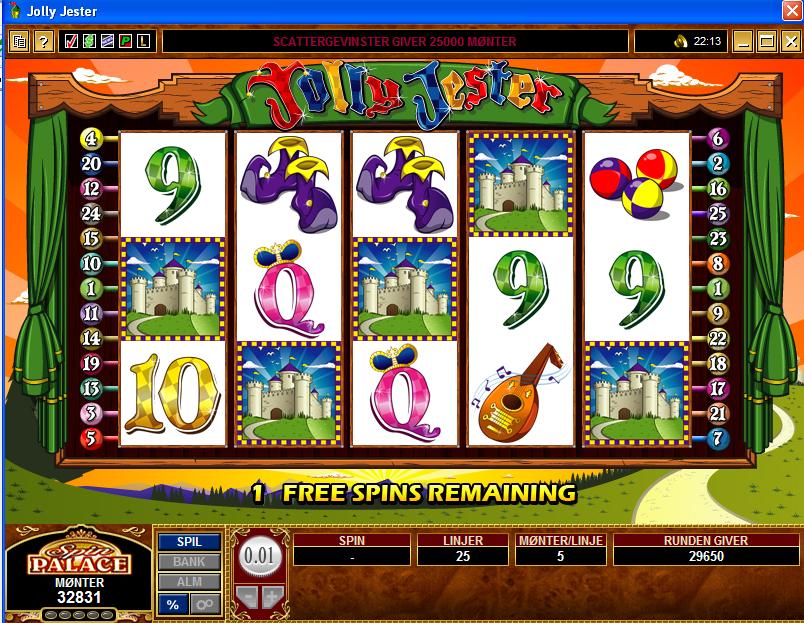Image resolution: width=804 pixels, height=623 pixels.
Task: Open the paytable document icon
Action: click(x=20, y=42)
